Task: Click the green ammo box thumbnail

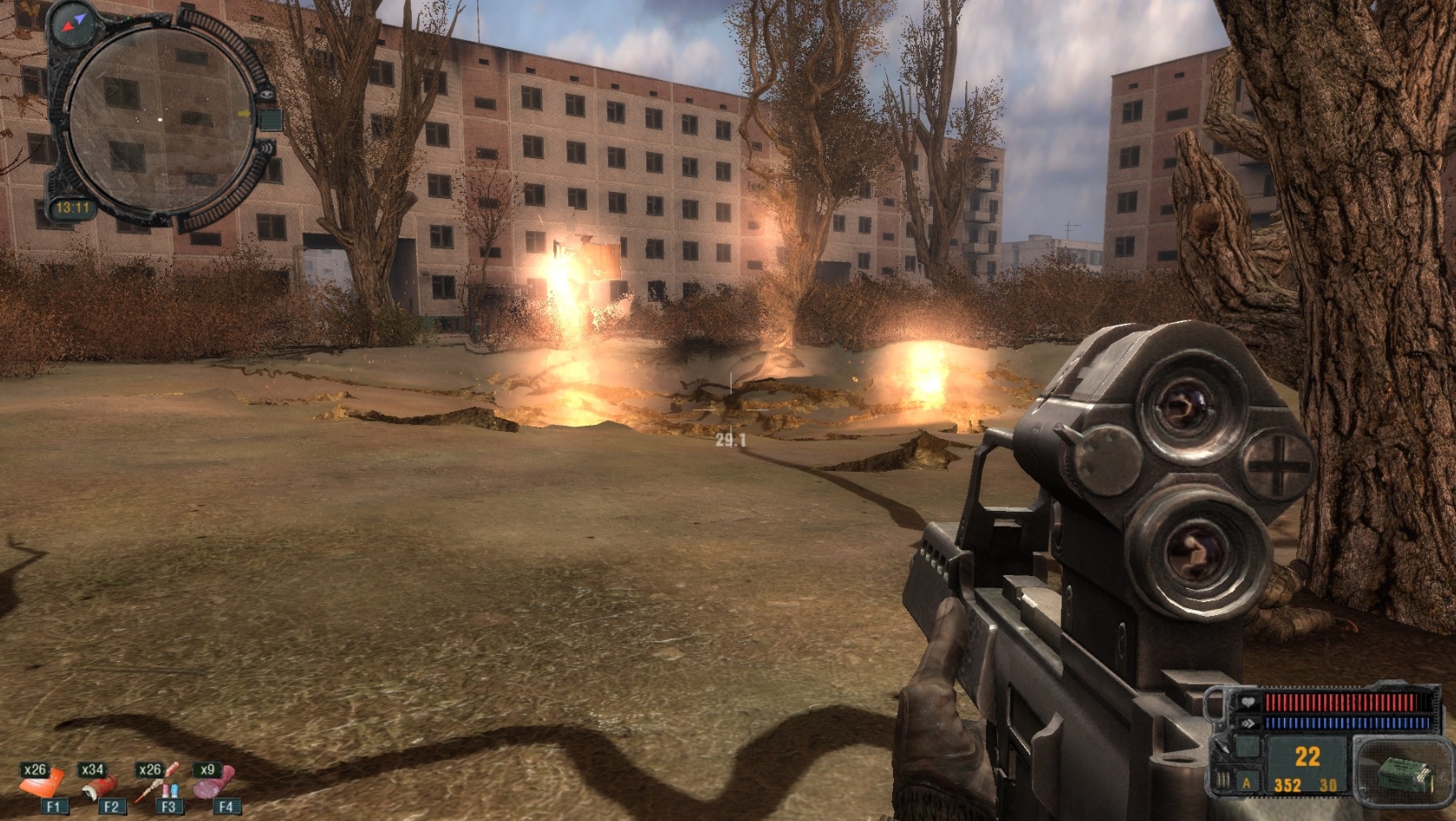Action: pyautogui.click(x=1403, y=771)
